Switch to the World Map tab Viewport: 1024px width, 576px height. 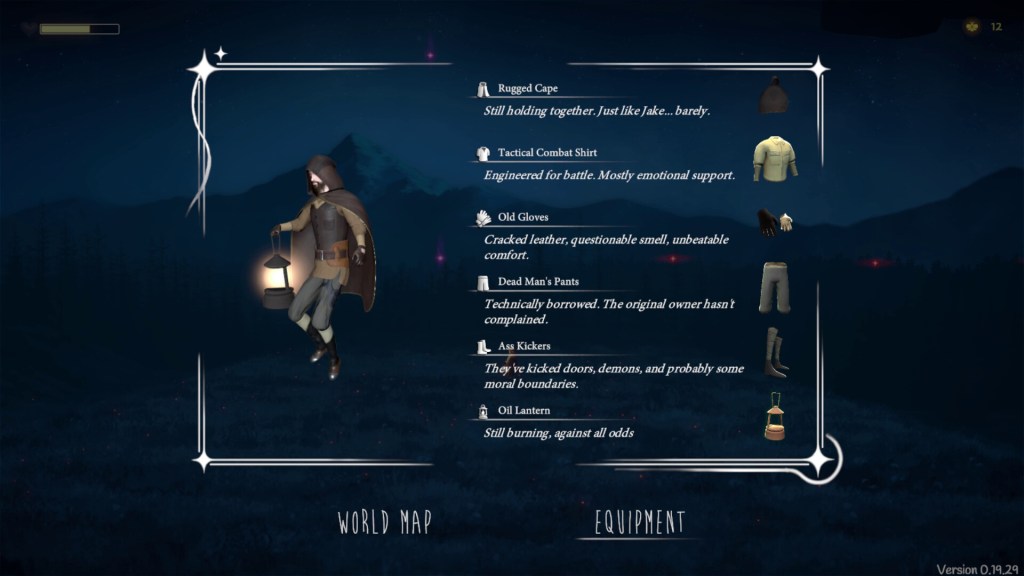point(384,522)
